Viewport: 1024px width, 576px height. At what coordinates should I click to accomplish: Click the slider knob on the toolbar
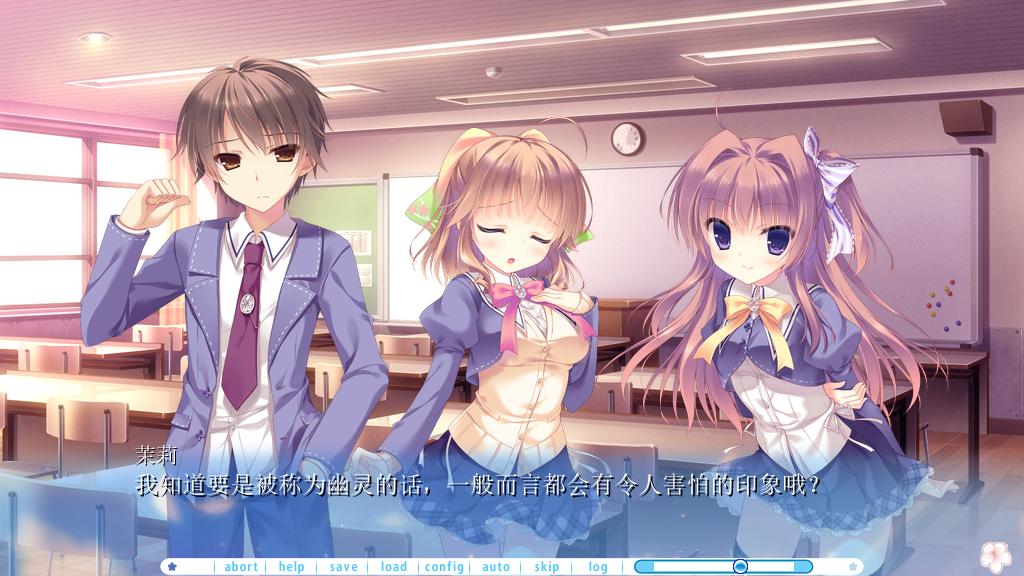click(740, 567)
